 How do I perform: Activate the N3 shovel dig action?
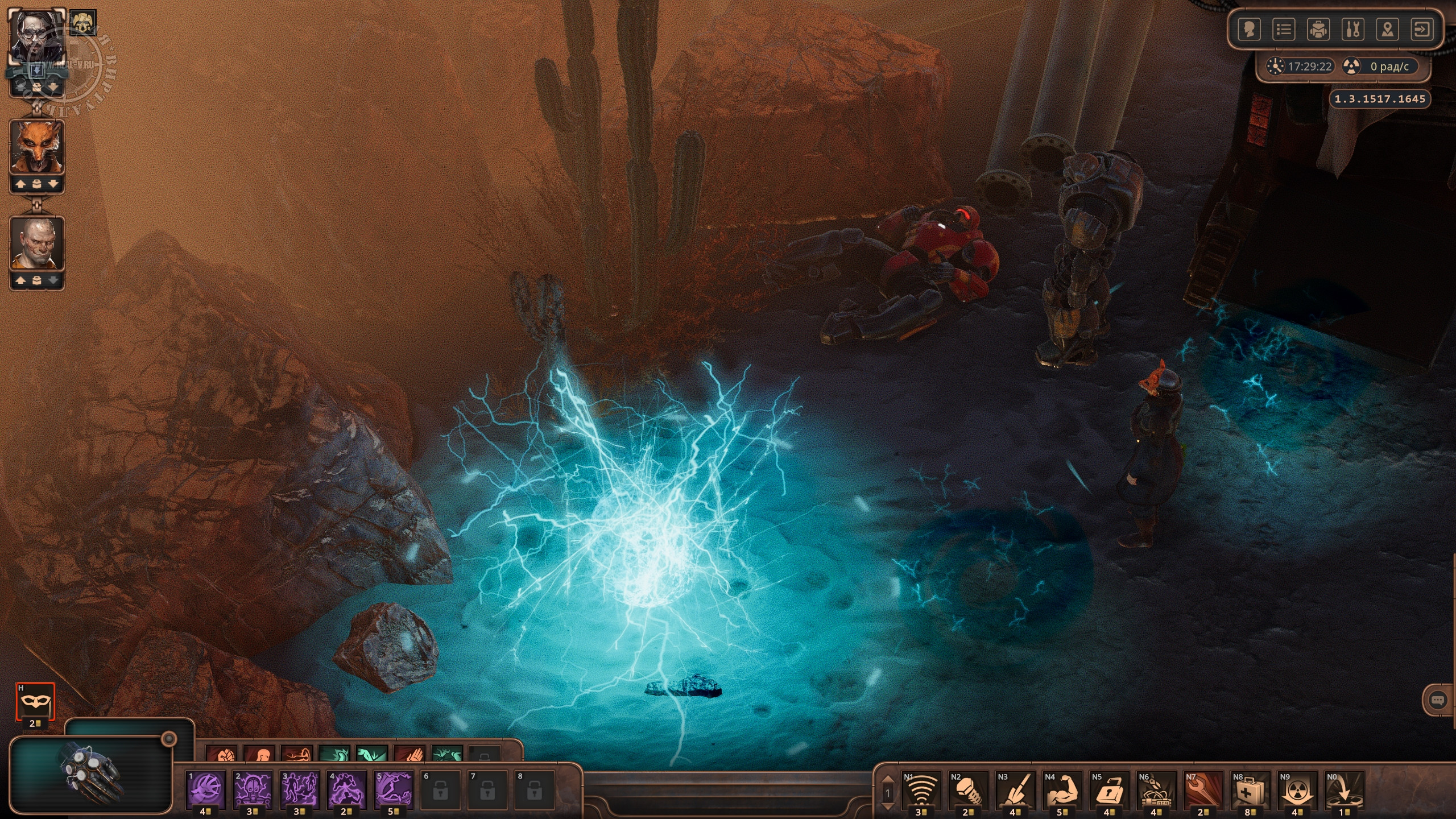1015,790
